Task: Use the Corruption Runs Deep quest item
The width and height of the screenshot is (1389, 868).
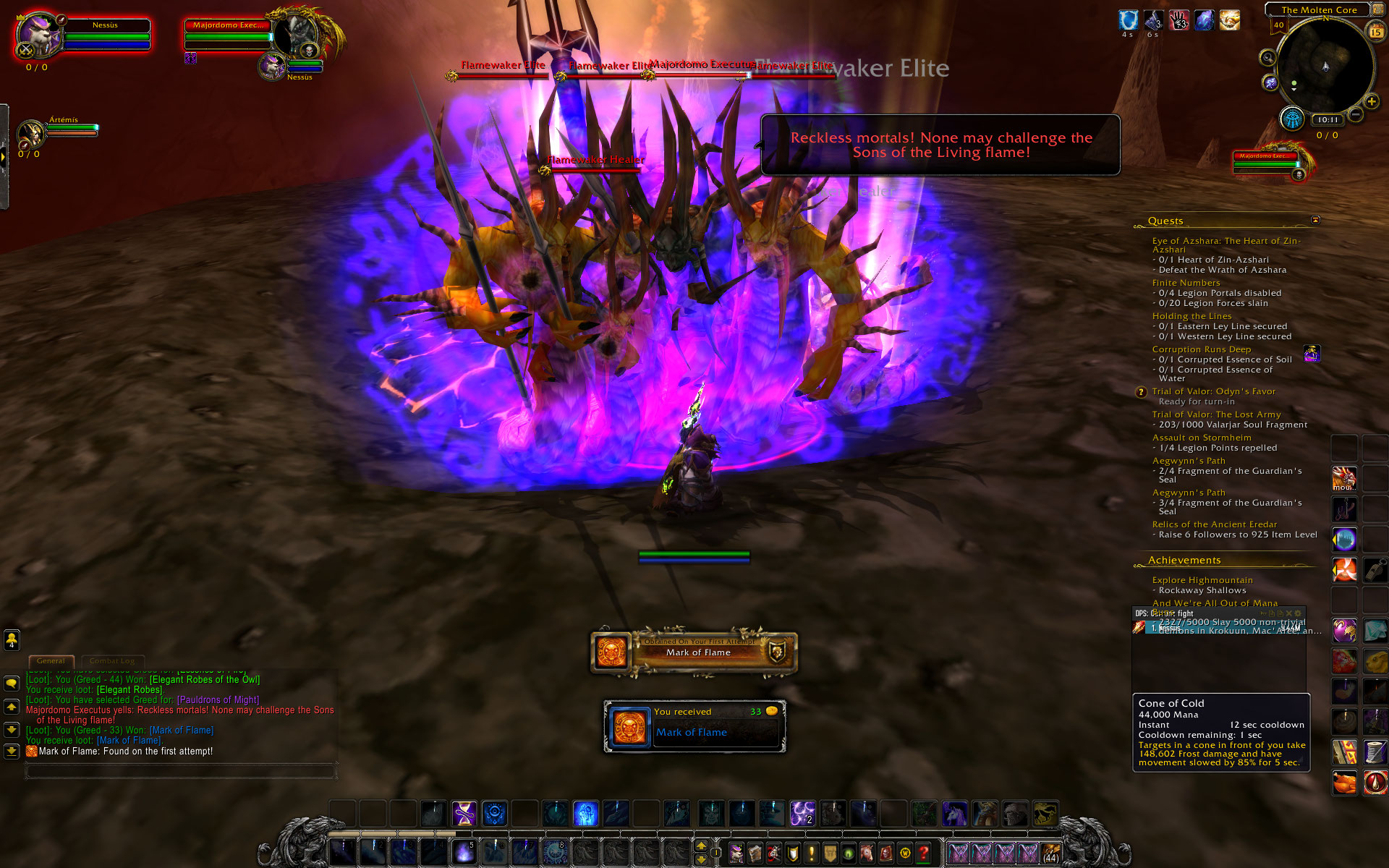Action: coord(1312,354)
